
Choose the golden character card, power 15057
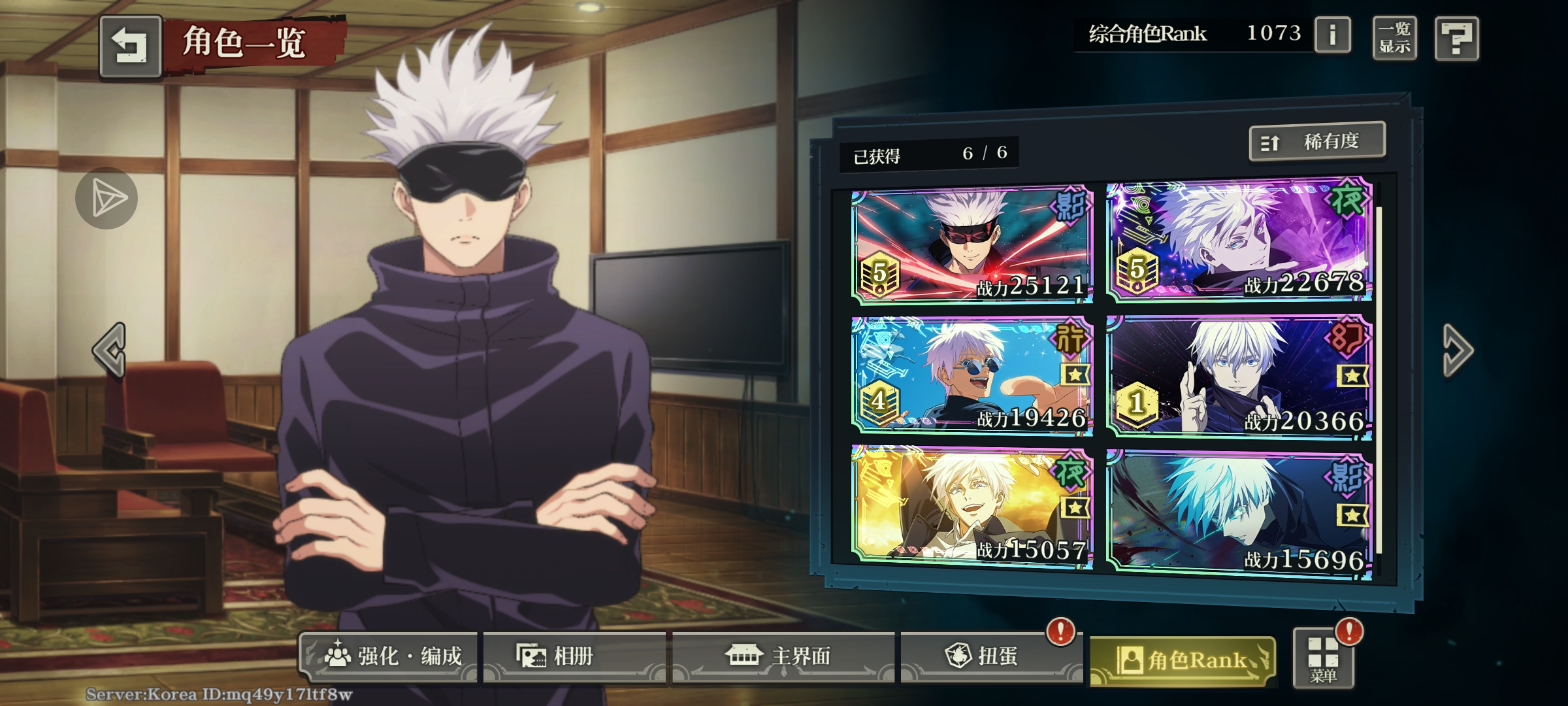point(972,507)
